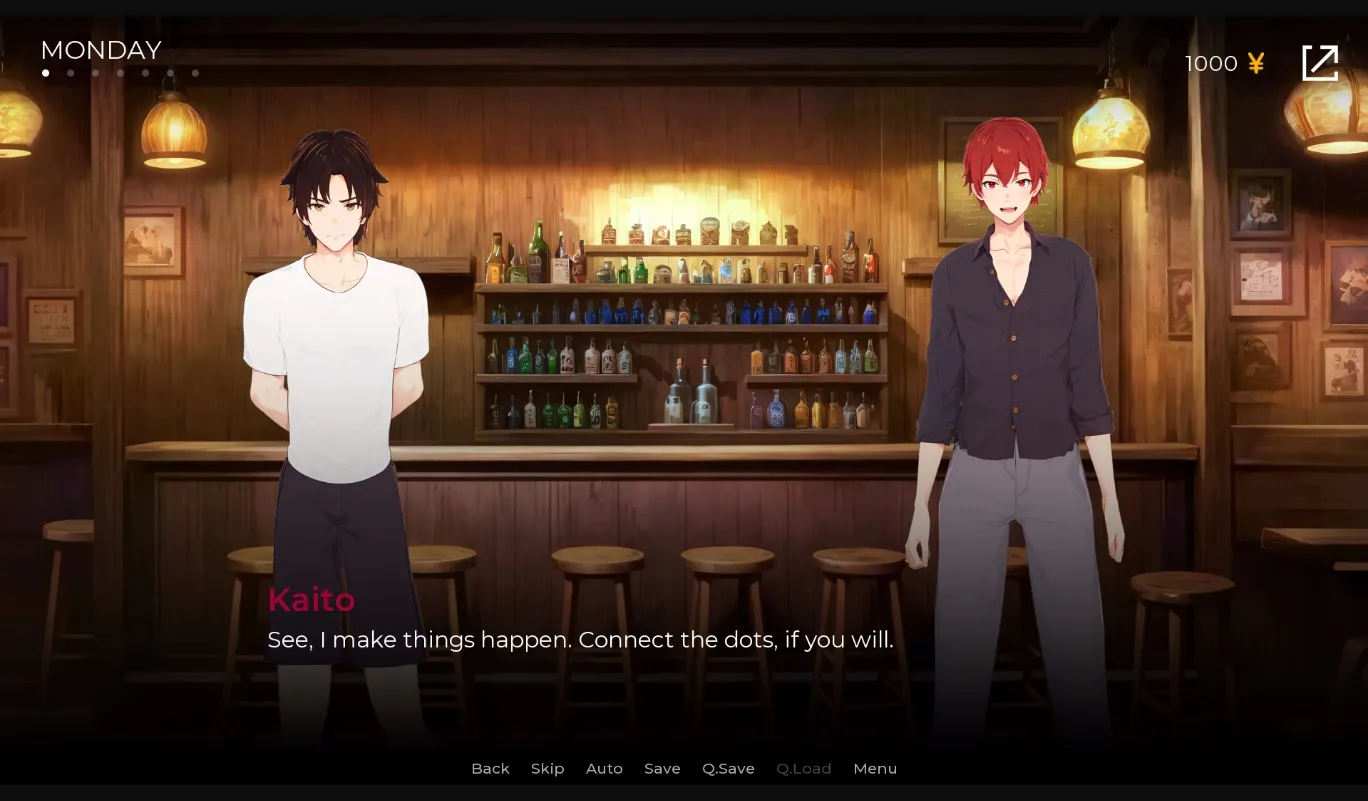The width and height of the screenshot is (1368, 801).
Task: Select the fourth dot of the day indicator
Action: click(x=120, y=72)
